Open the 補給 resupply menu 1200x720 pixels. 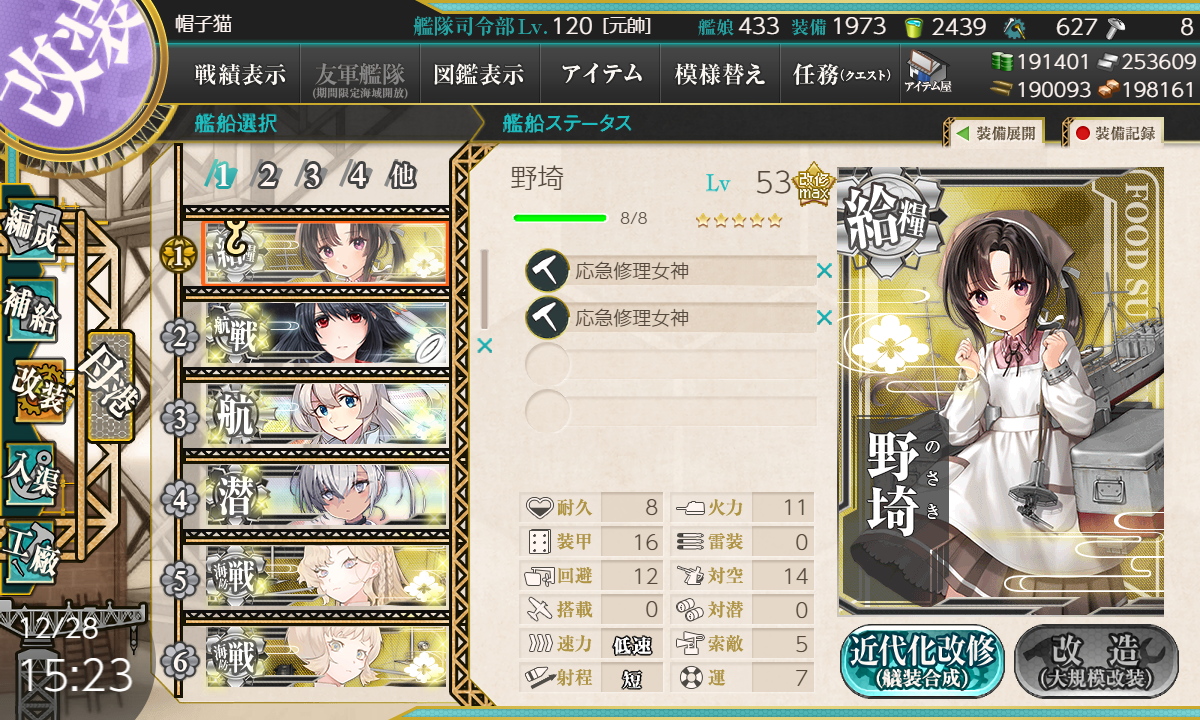coord(32,311)
